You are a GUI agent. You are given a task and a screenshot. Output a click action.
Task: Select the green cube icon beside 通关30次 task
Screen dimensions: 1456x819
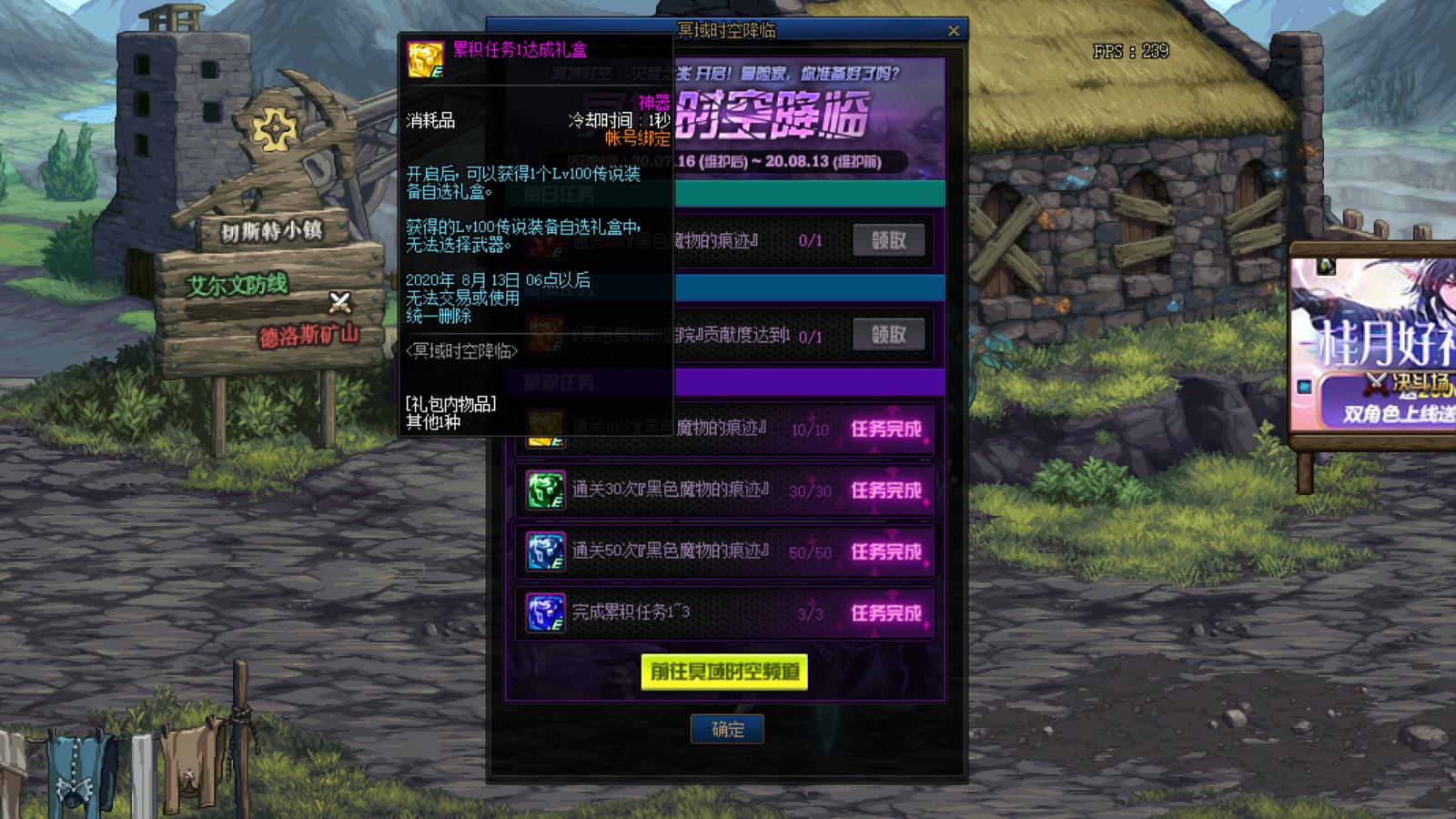544,490
